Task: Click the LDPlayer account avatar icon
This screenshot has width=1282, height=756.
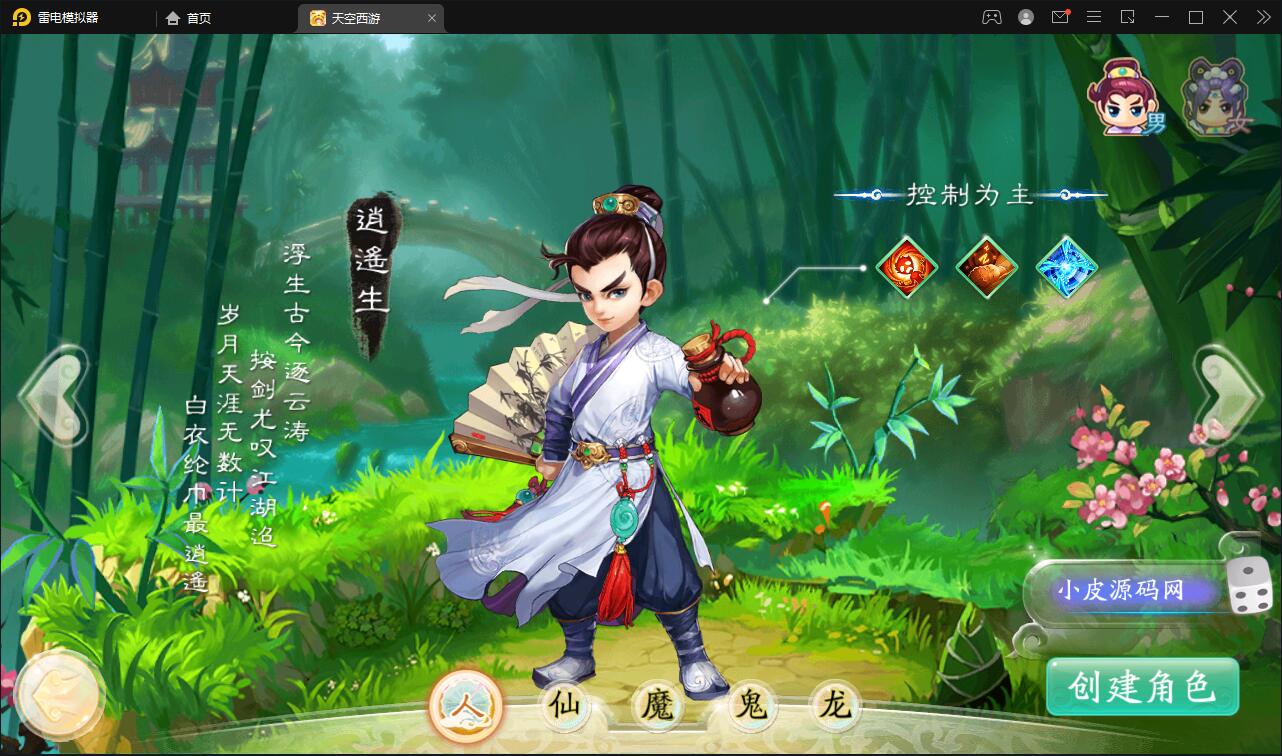Action: pos(1026,17)
